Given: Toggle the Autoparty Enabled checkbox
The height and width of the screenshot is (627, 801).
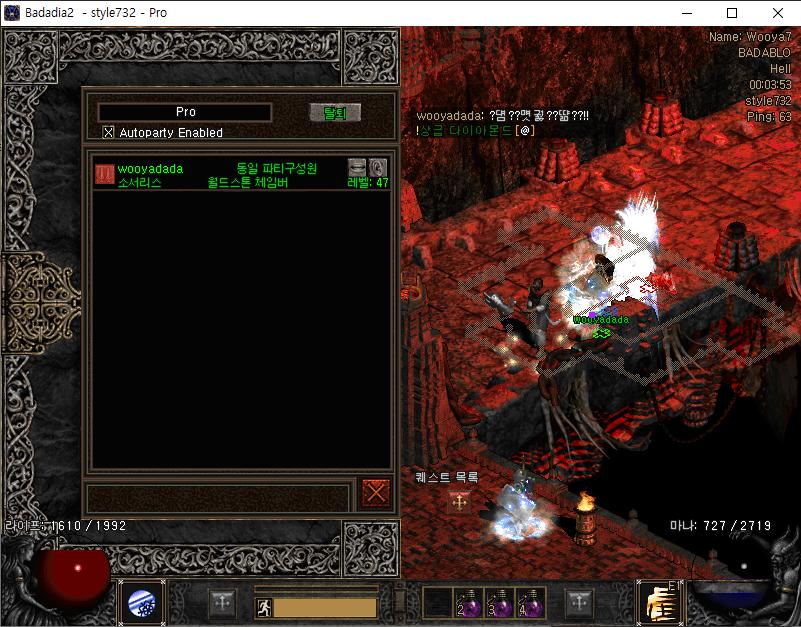Looking at the screenshot, I should click(109, 132).
